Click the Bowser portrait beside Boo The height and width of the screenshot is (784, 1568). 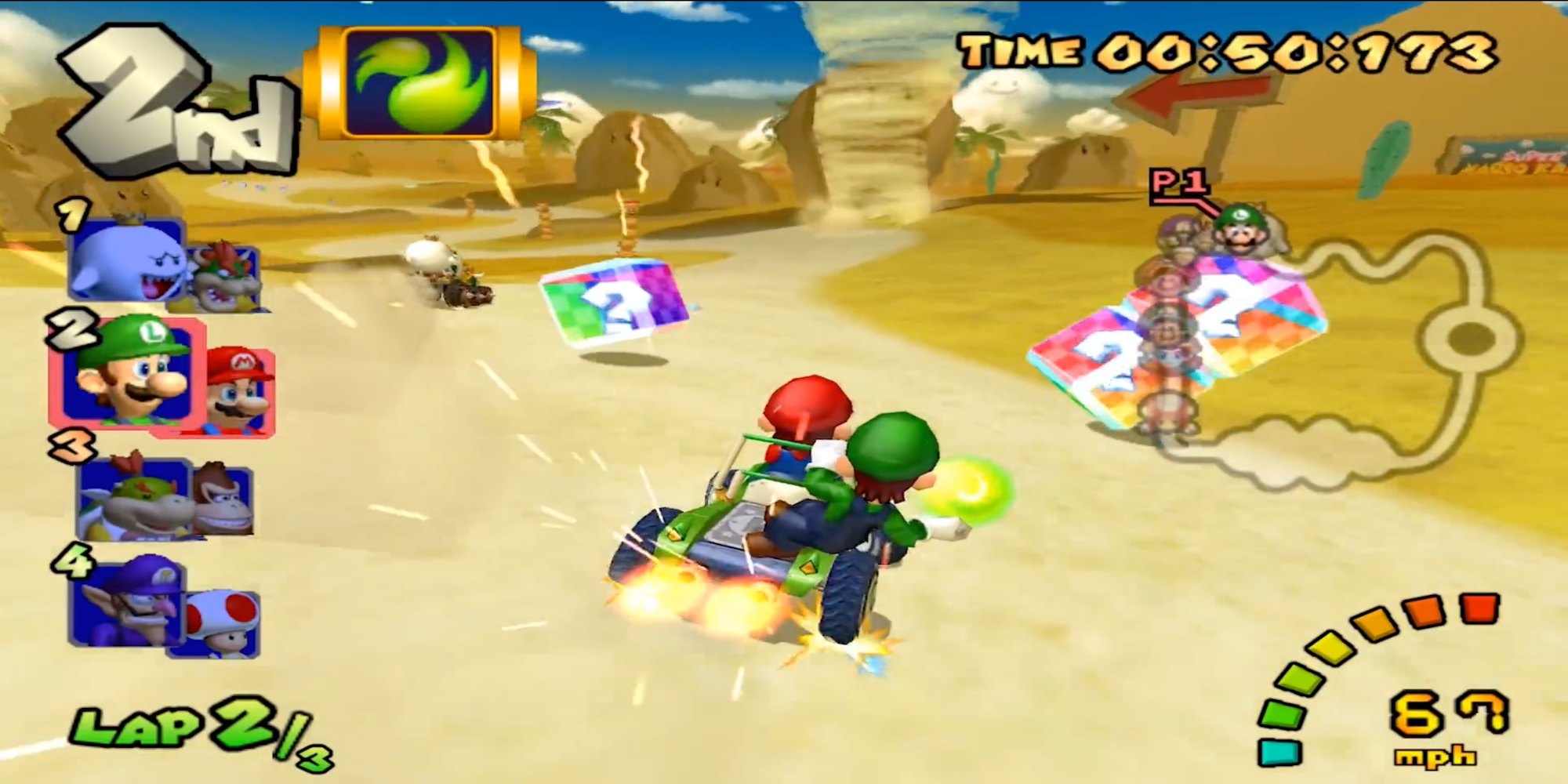coord(223,274)
